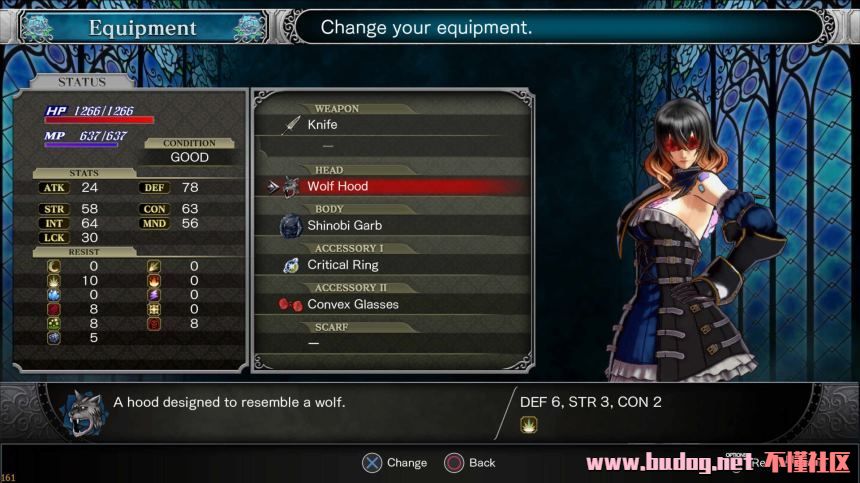Click the Shinobi Garb armor icon
Screen dimensions: 860x483
click(291, 226)
